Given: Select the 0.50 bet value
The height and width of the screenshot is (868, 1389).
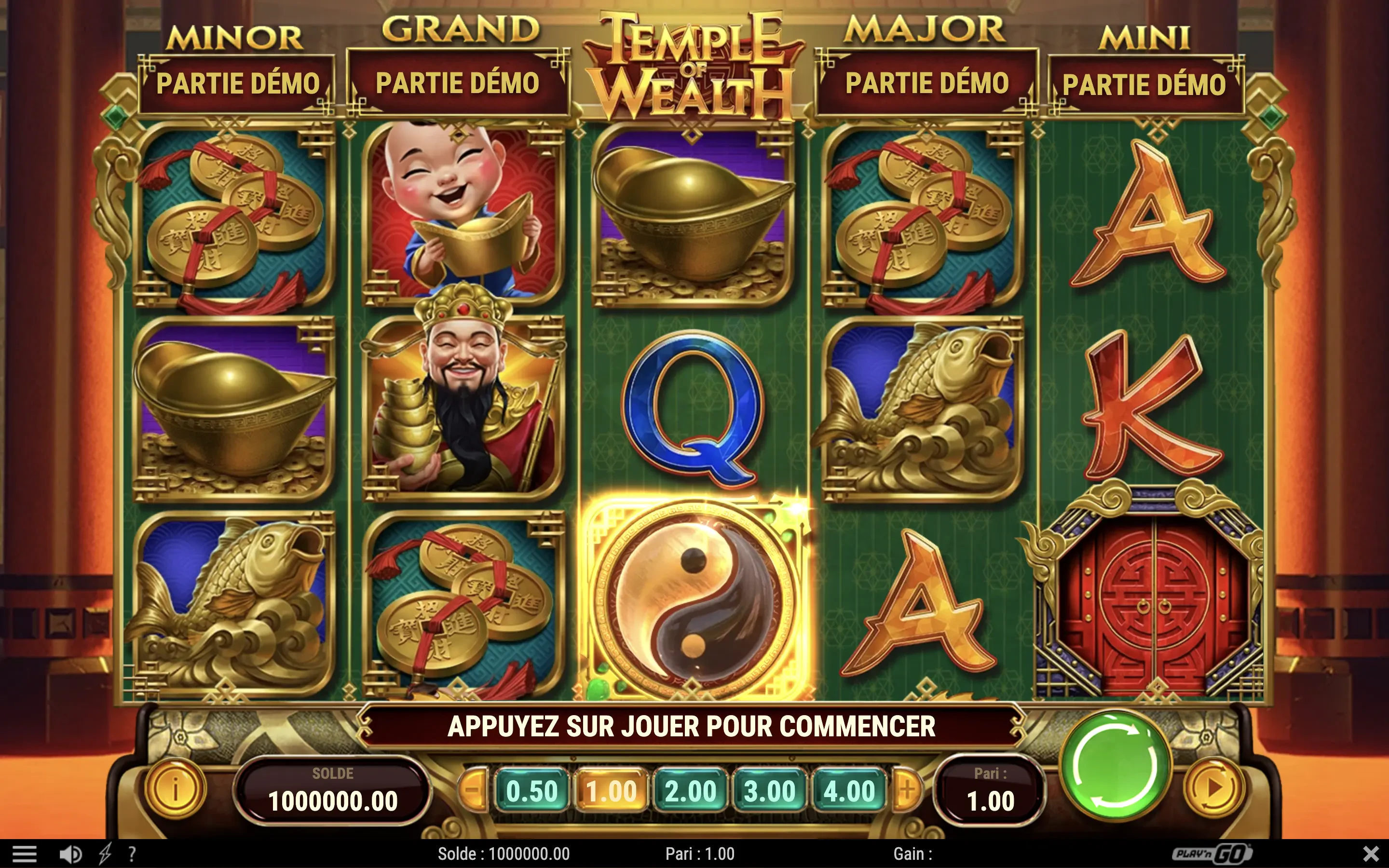Looking at the screenshot, I should [x=532, y=791].
